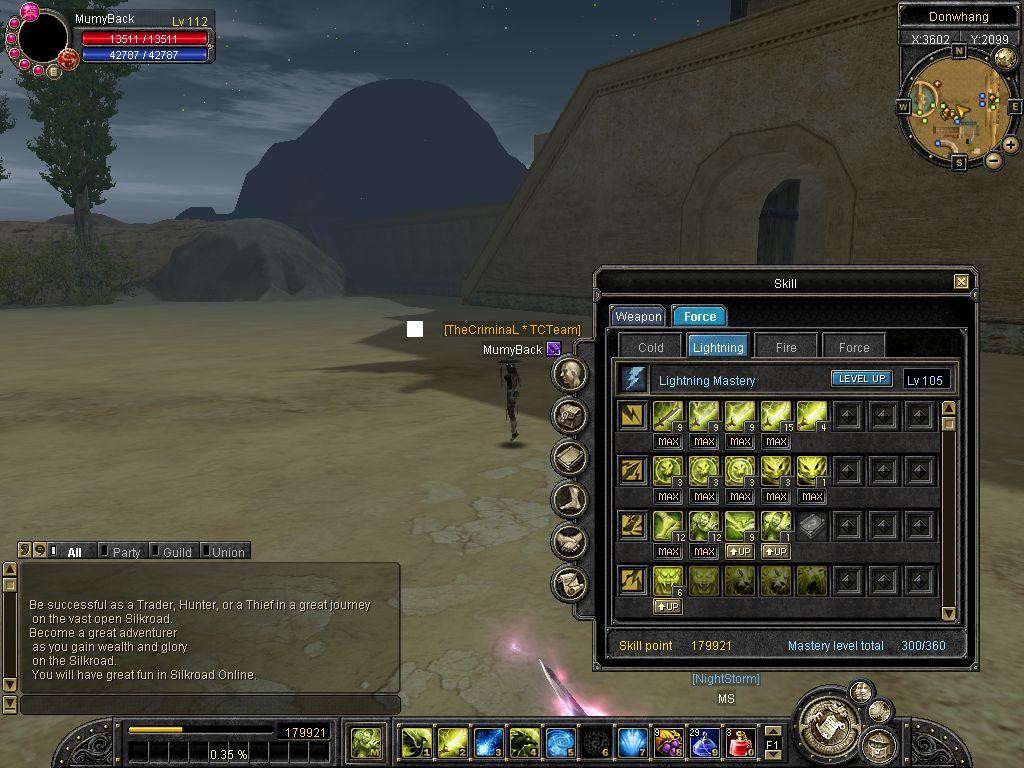
Task: Activate the blue swirl skill in slot 5
Action: [x=560, y=742]
